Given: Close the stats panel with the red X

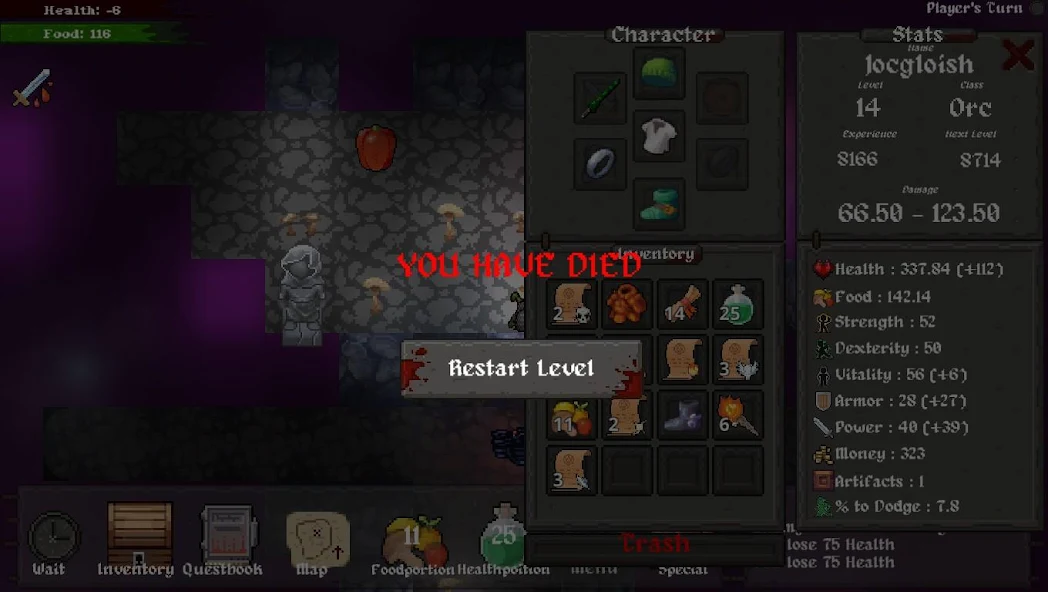Looking at the screenshot, I should point(1018,56).
